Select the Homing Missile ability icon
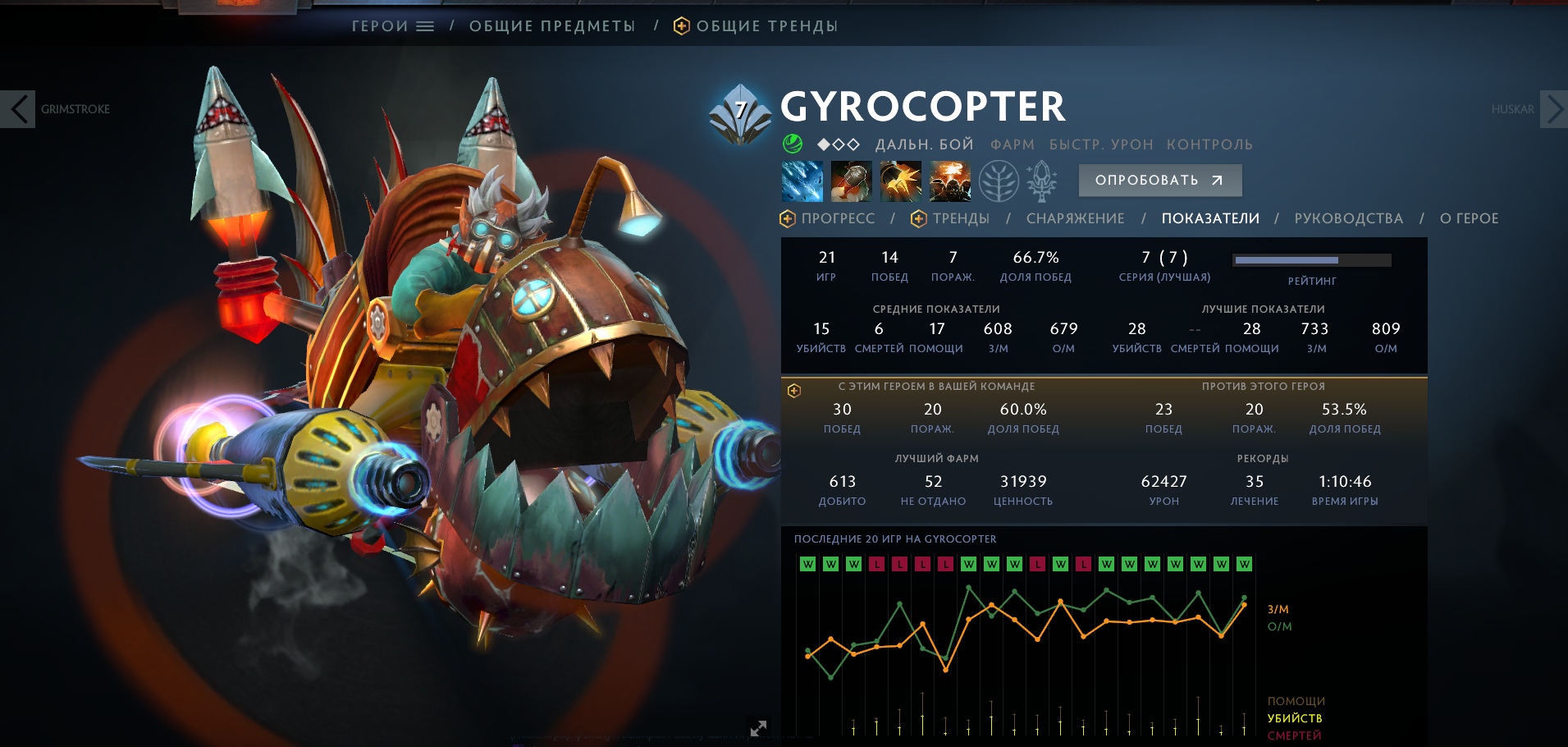This screenshot has height=747, width=1568. [851, 181]
